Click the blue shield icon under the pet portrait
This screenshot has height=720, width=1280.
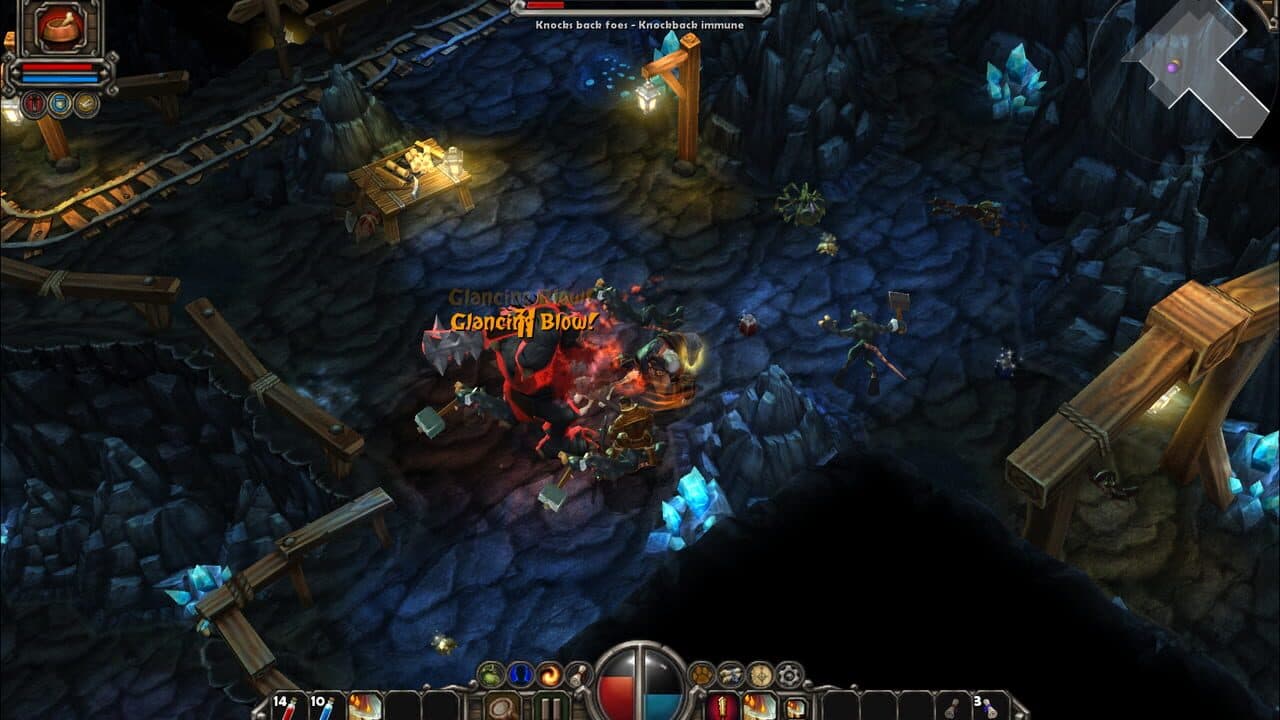(58, 102)
